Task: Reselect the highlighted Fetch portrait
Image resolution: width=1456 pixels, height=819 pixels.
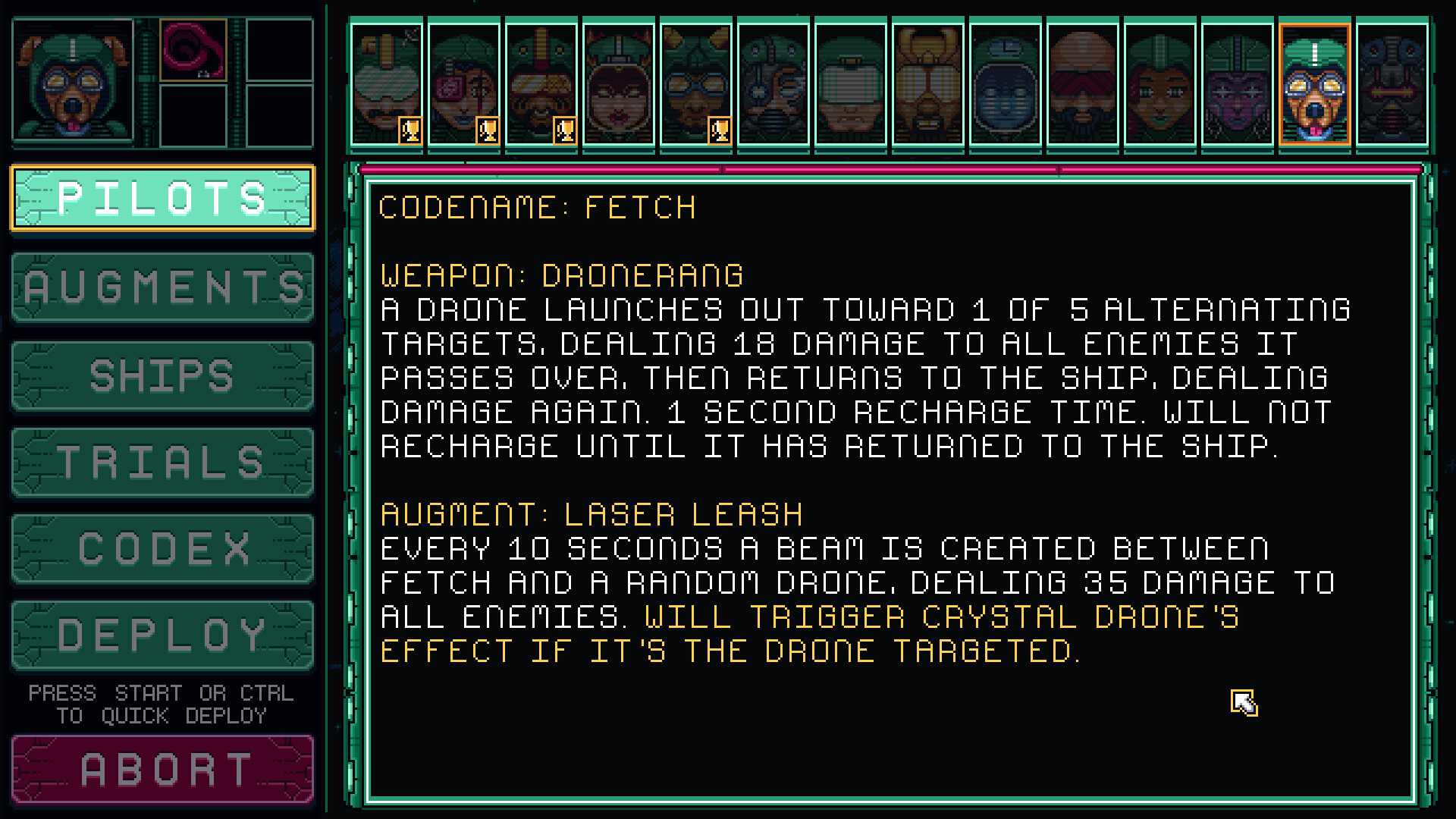Action: 1314,83
